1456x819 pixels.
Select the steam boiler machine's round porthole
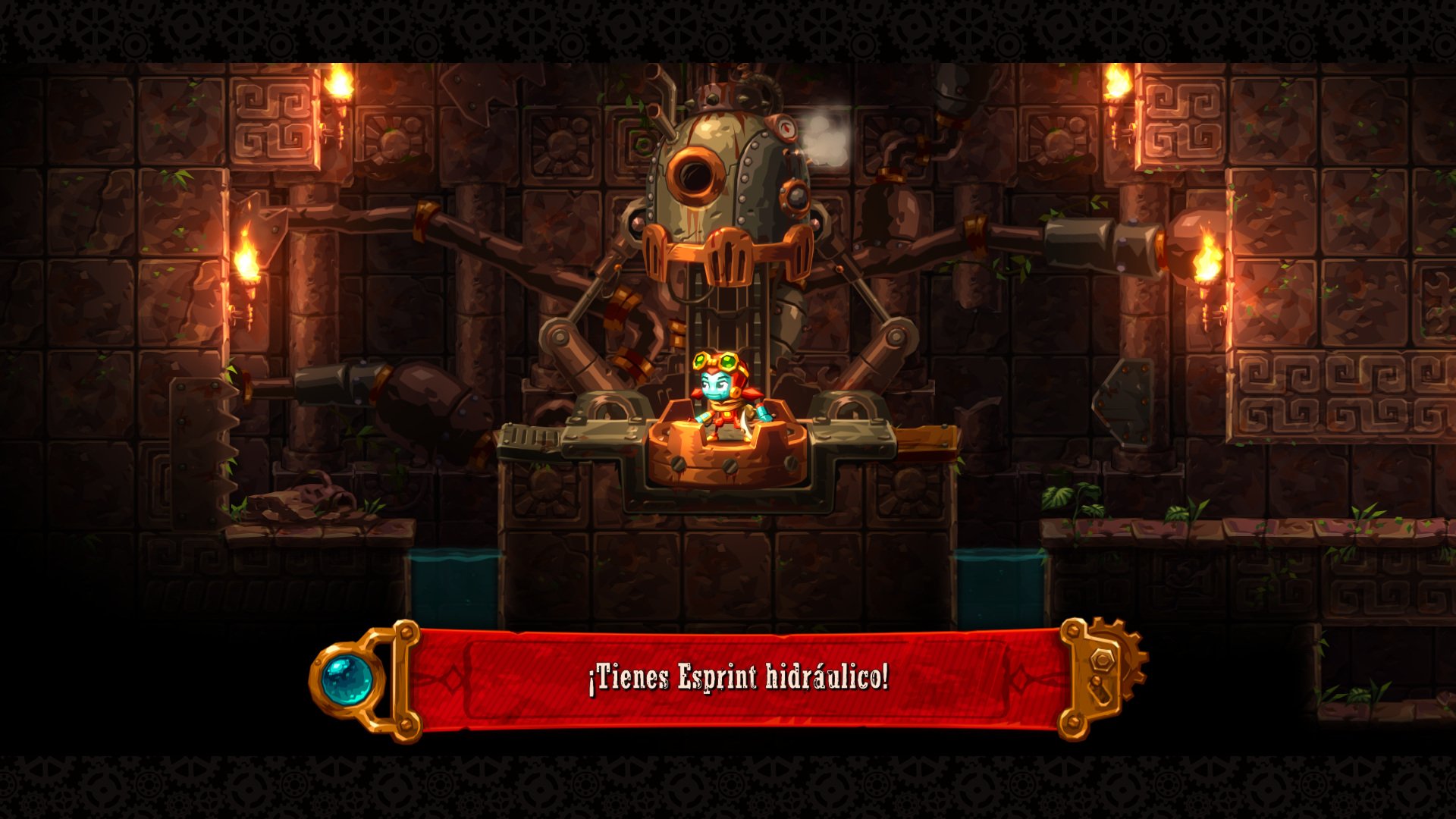pos(696,173)
